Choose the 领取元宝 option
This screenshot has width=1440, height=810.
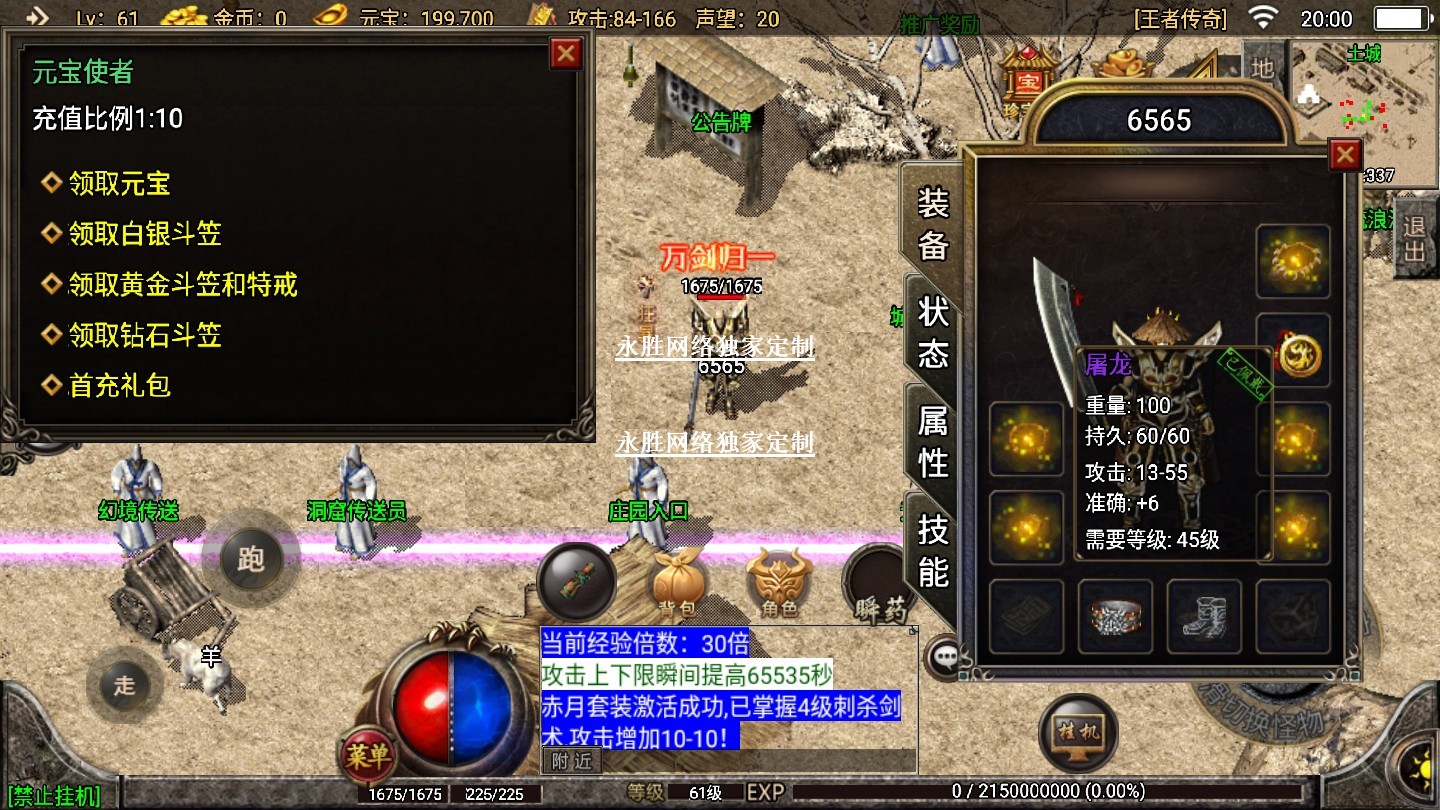(x=119, y=184)
